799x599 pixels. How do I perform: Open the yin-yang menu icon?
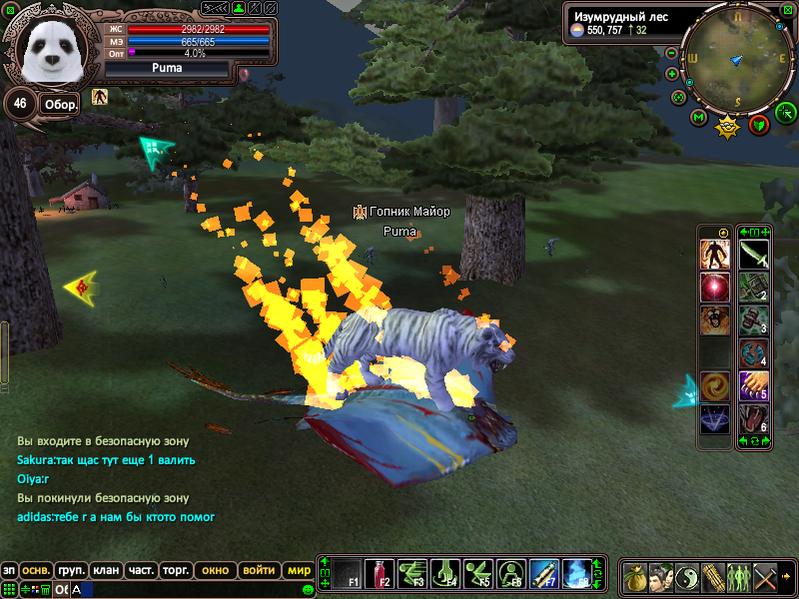686,577
